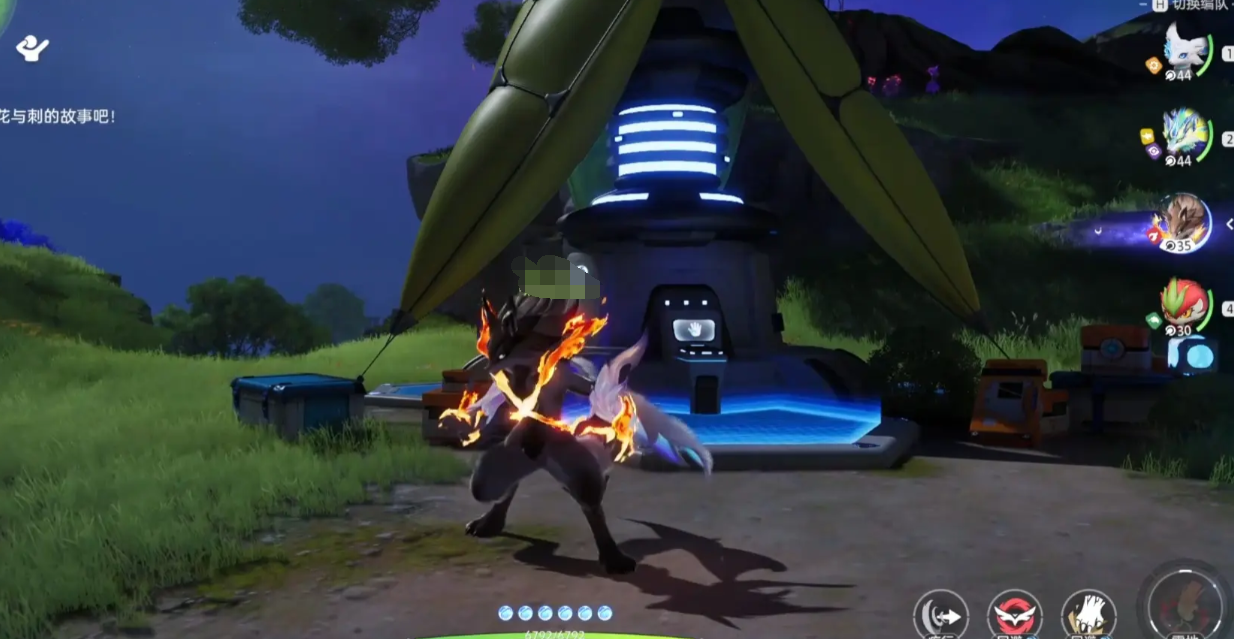This screenshot has width=1234, height=639.
Task: Tap the large round attack button
Action: click(1187, 606)
